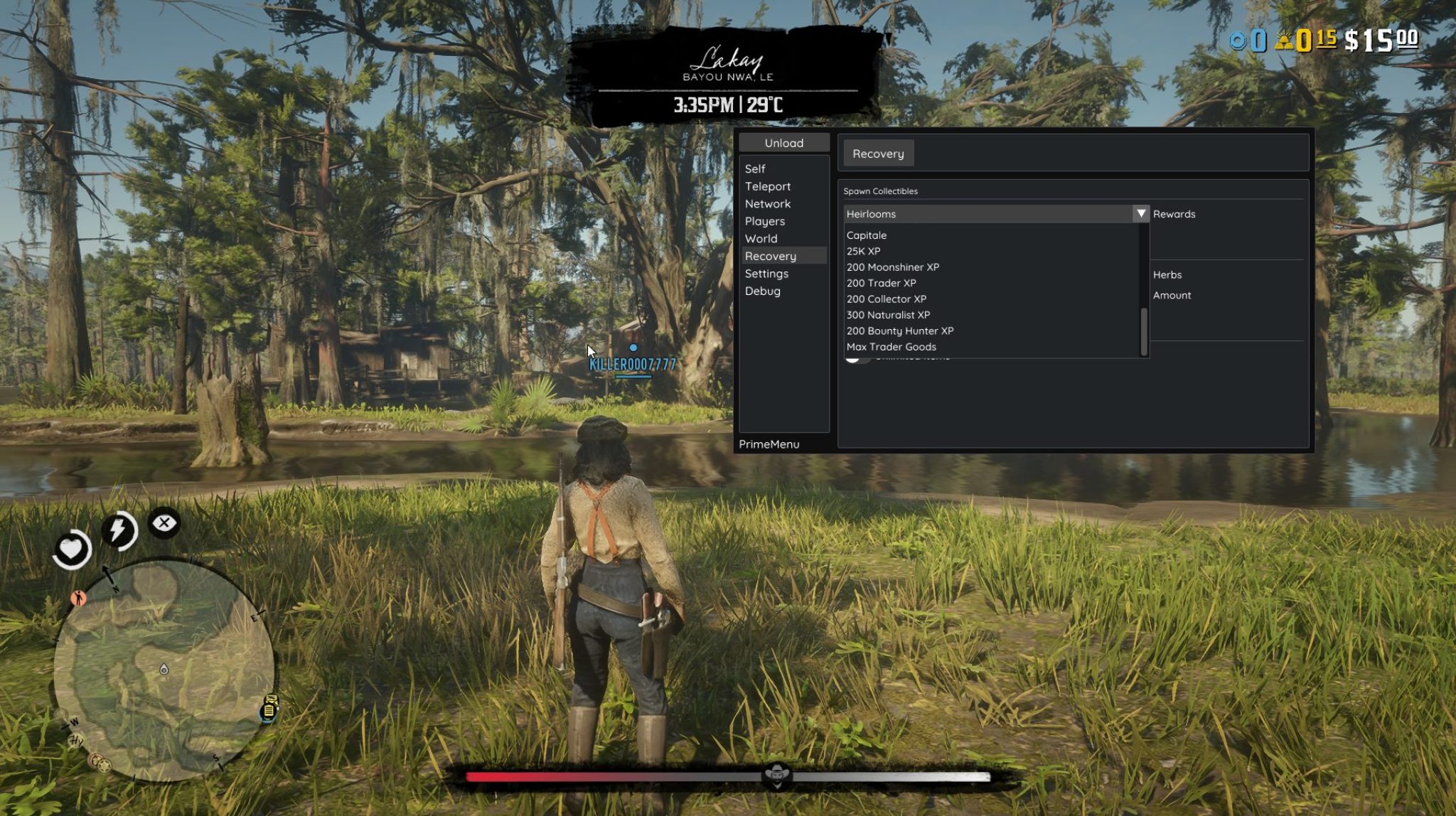Click the player arrow marker on the minimap
Image resolution: width=1456 pixels, height=816 pixels.
(107, 573)
